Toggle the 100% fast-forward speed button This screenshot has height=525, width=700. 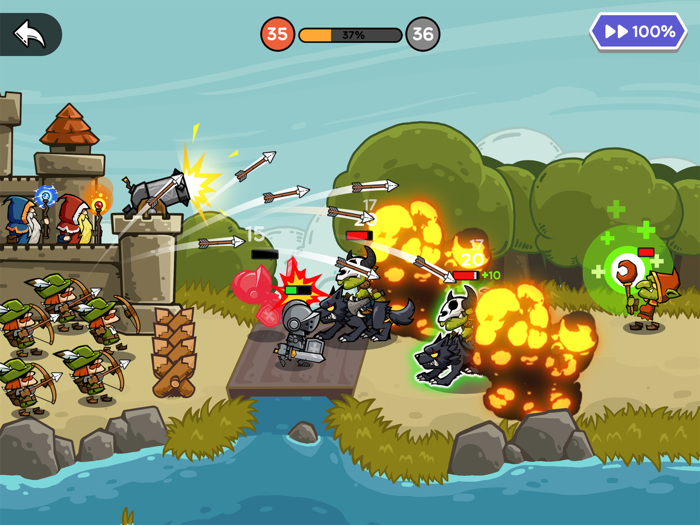pos(638,32)
